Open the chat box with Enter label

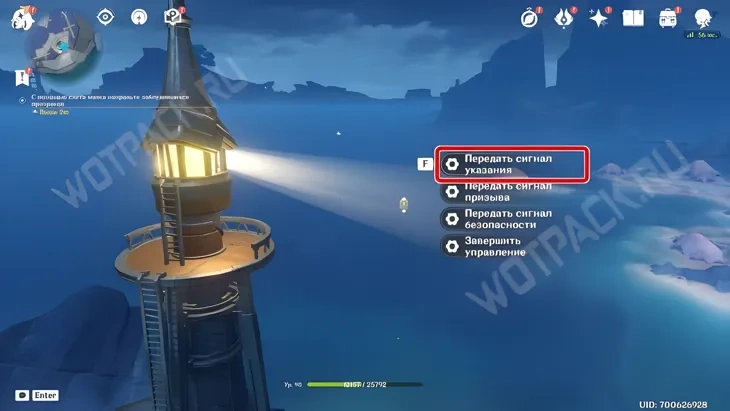coord(37,396)
